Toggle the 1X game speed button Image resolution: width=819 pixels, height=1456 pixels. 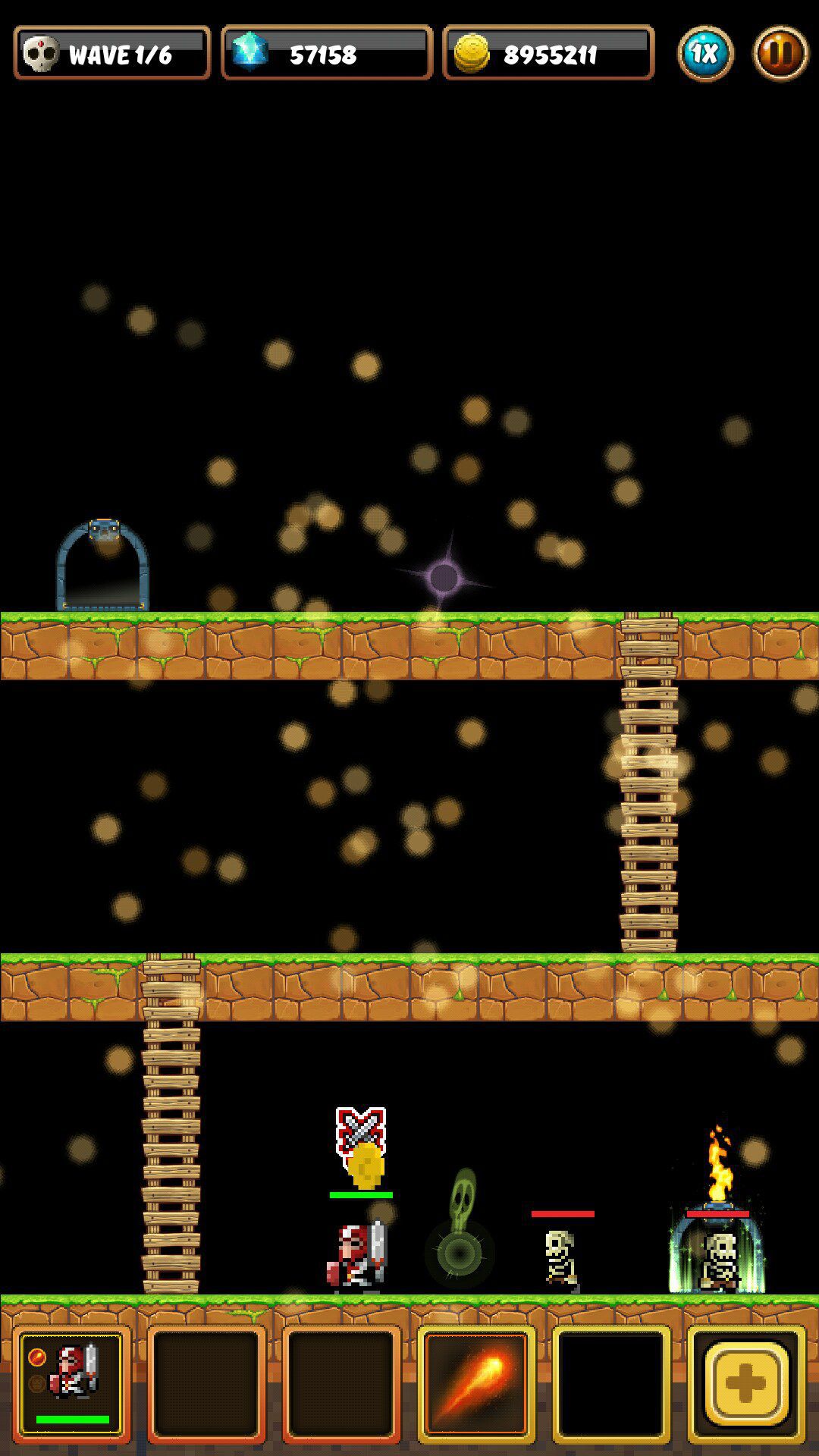click(705, 53)
